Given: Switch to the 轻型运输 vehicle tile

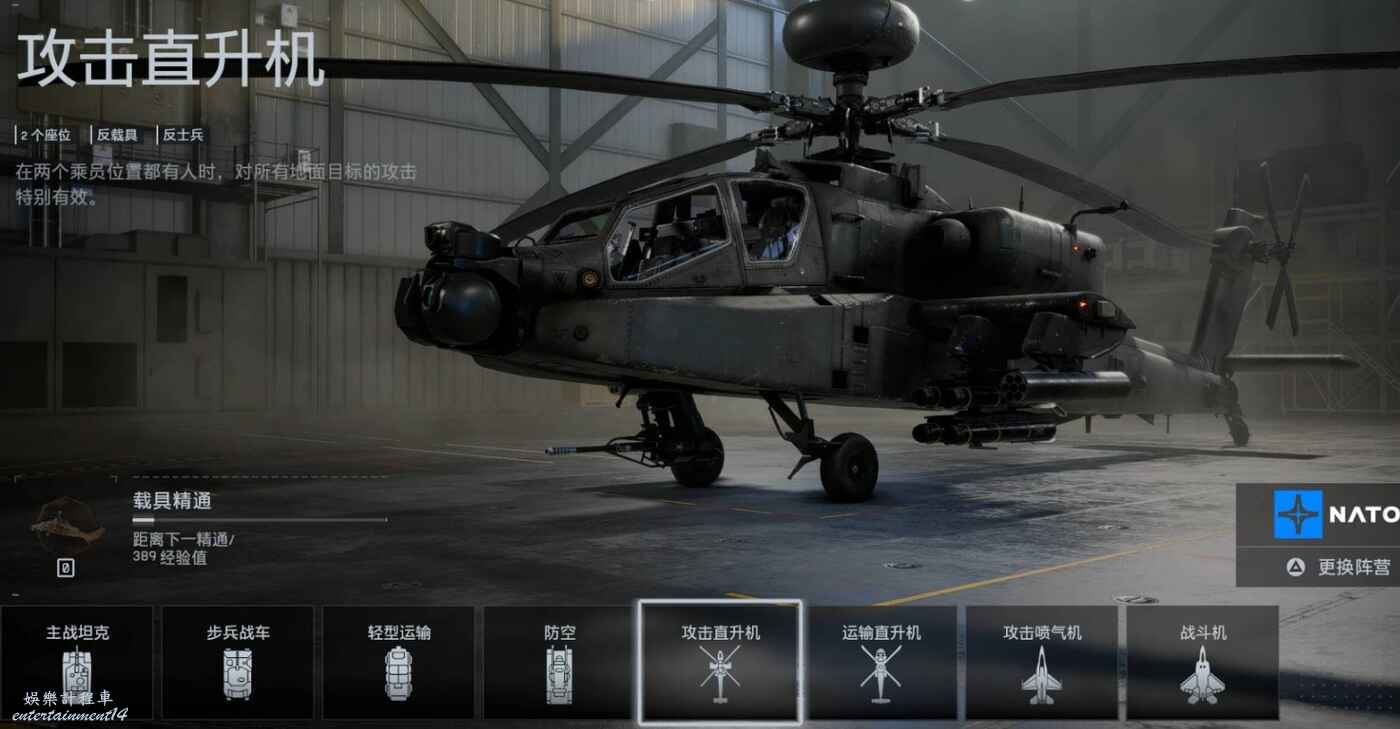Looking at the screenshot, I should point(398,661).
